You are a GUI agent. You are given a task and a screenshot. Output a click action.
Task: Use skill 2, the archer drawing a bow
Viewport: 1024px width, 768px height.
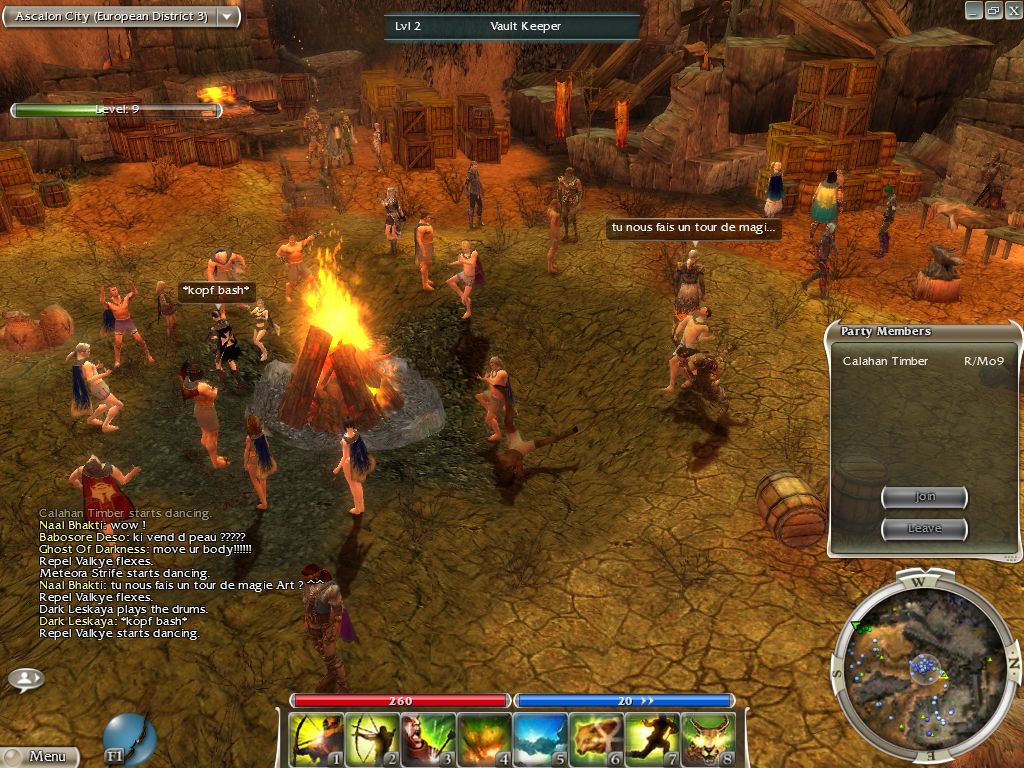(373, 740)
